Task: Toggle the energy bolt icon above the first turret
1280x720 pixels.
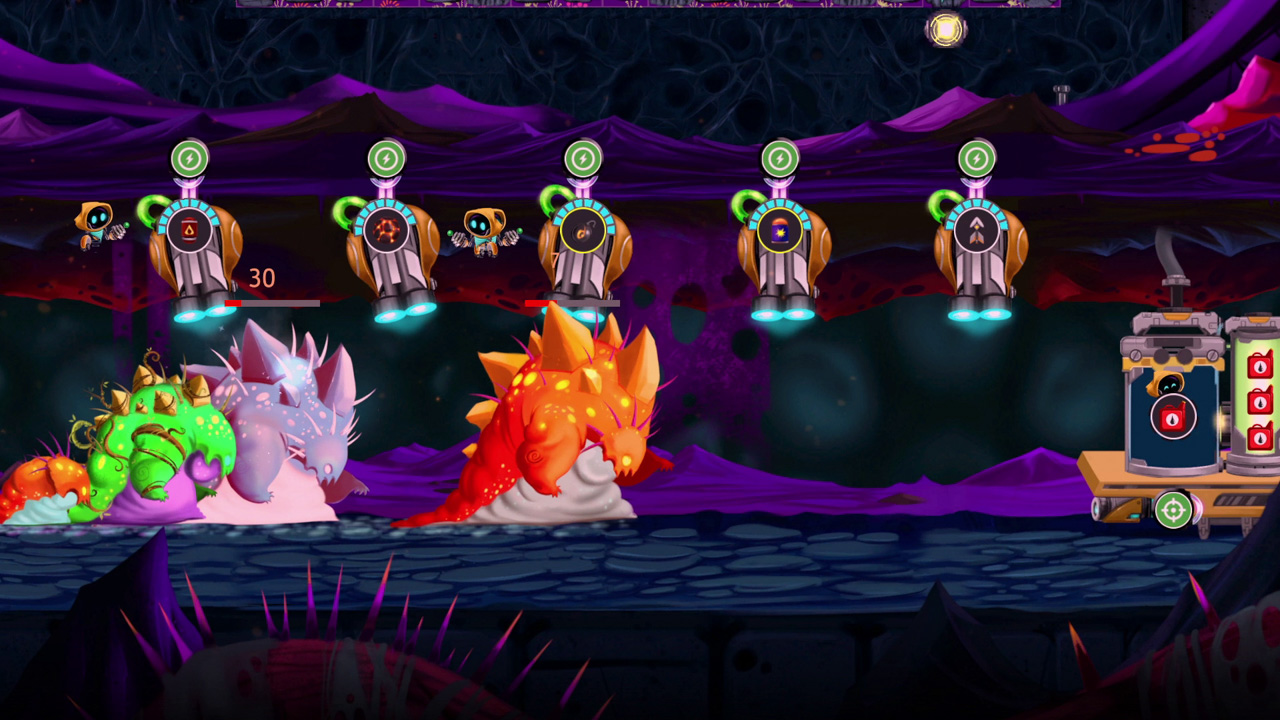Action: point(190,157)
